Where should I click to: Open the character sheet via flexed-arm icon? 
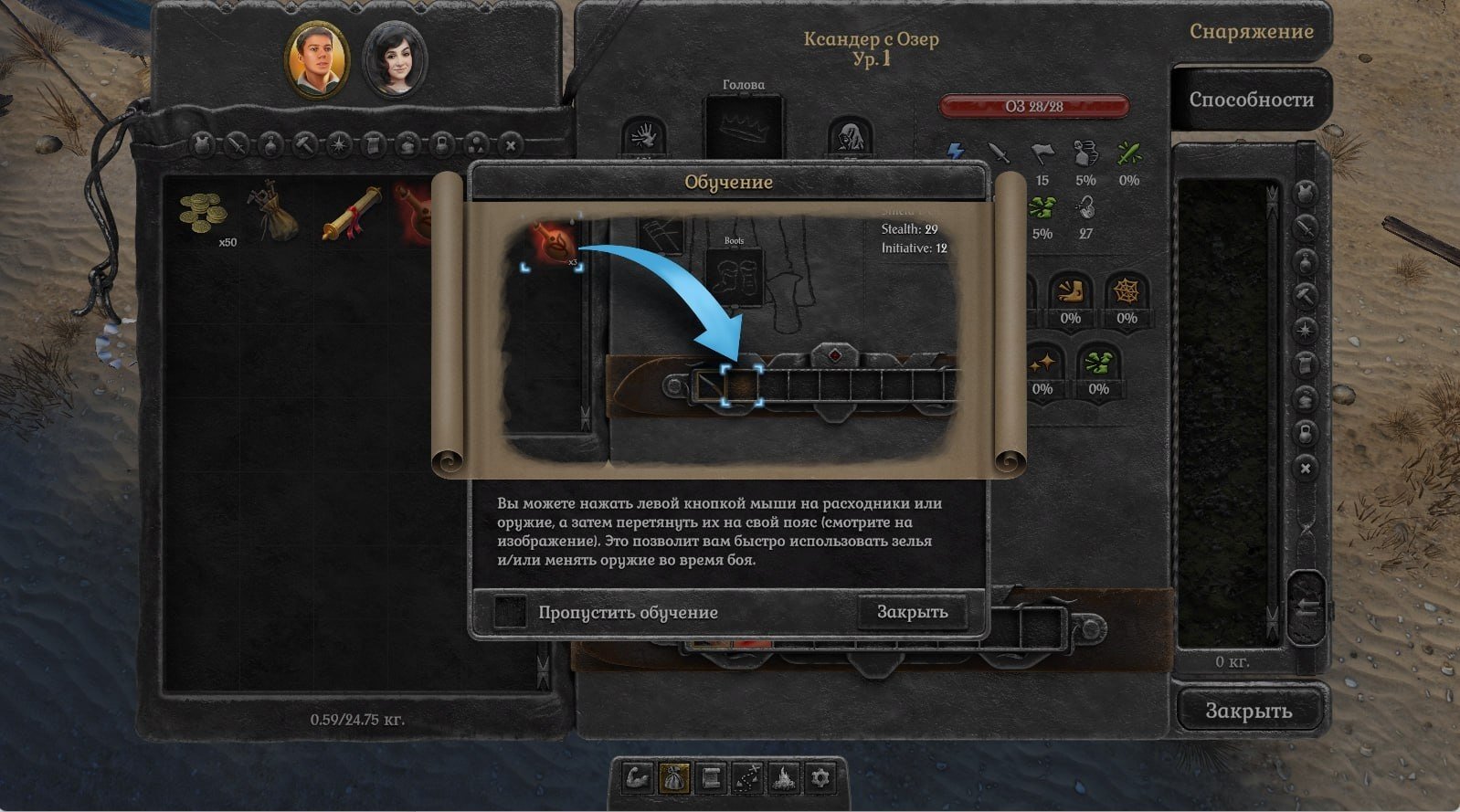[x=637, y=778]
